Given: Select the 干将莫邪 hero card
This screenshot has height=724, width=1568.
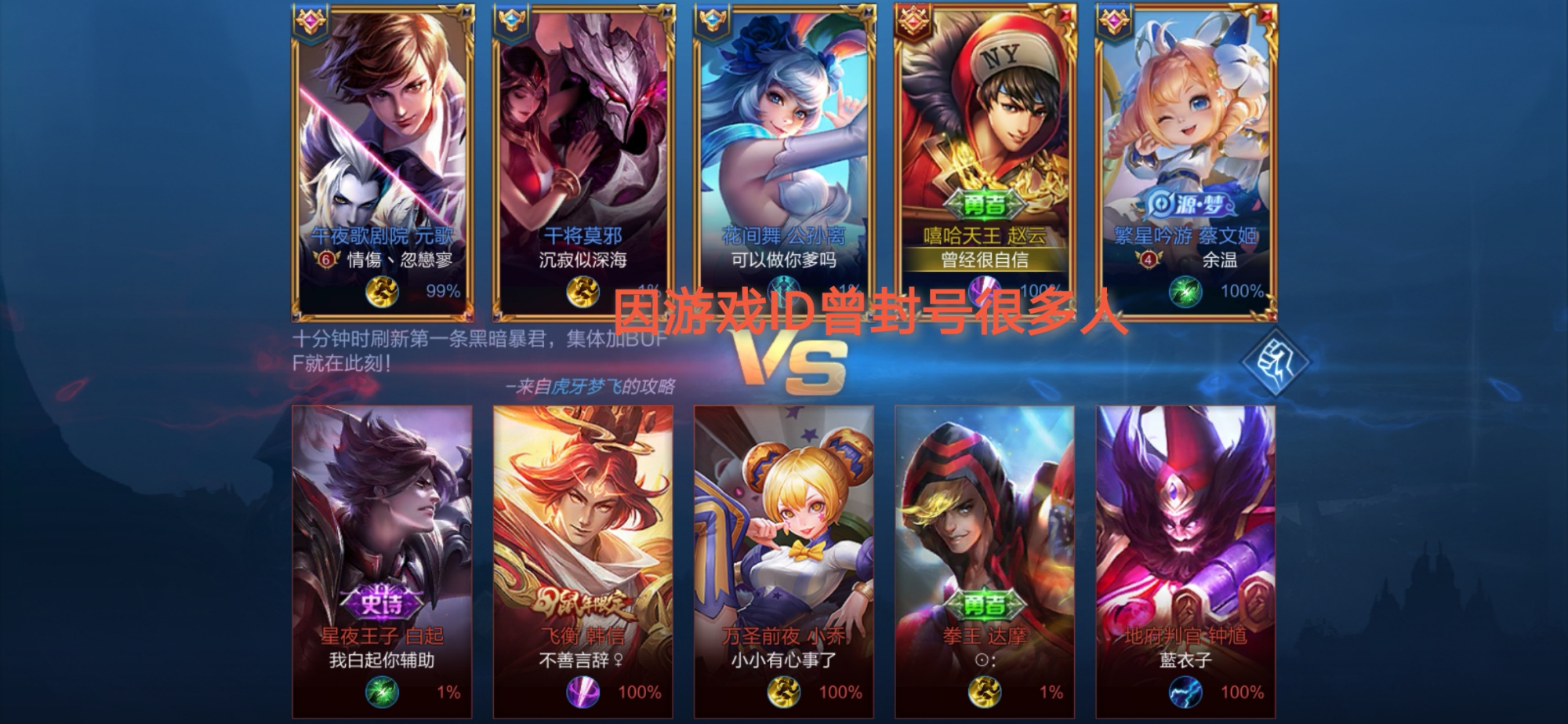Looking at the screenshot, I should click(583, 161).
